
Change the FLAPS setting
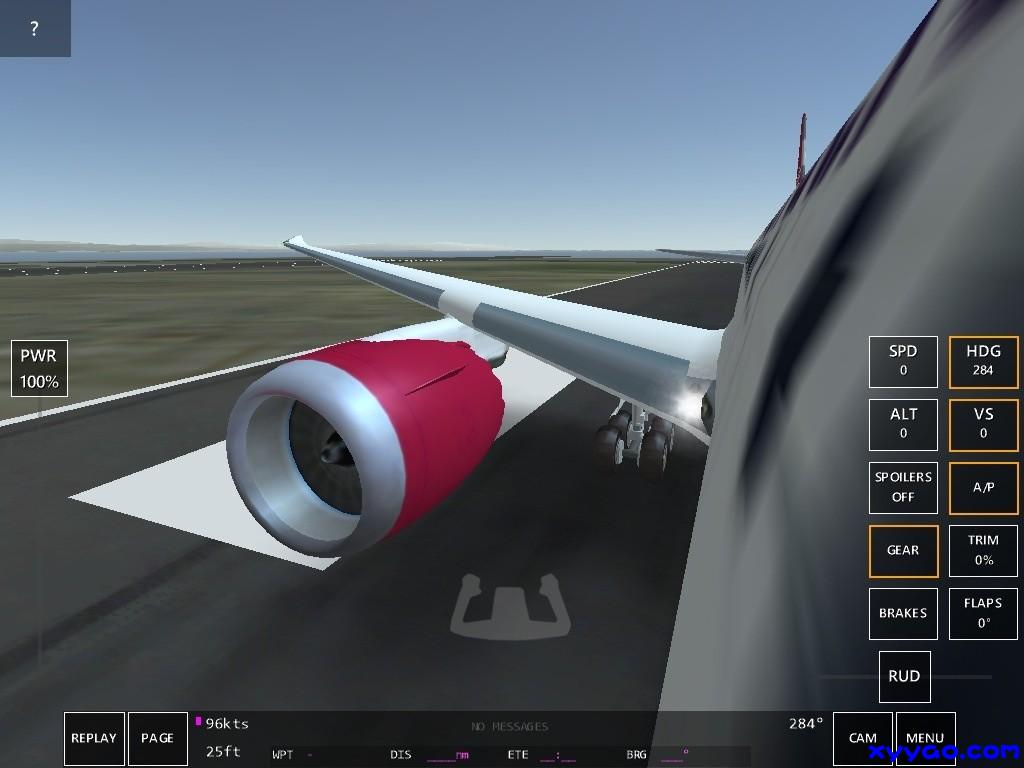(x=983, y=613)
